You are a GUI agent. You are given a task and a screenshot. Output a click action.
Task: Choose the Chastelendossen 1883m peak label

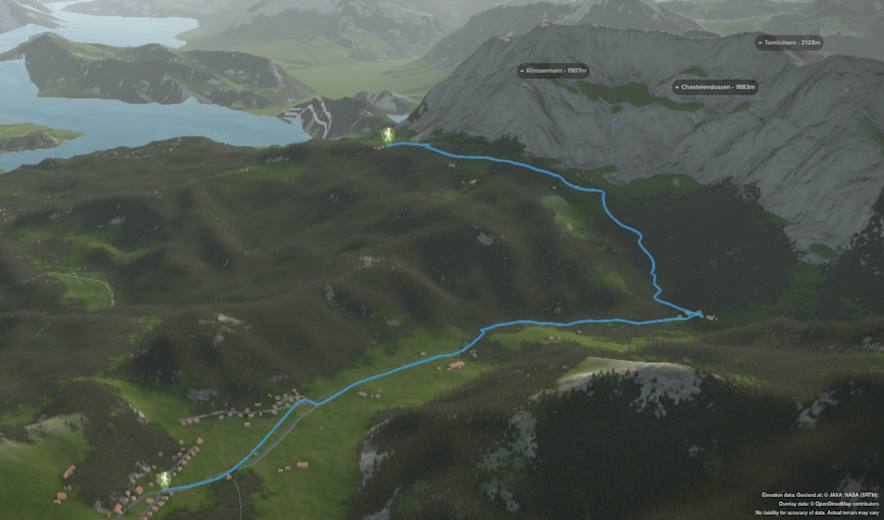715,87
